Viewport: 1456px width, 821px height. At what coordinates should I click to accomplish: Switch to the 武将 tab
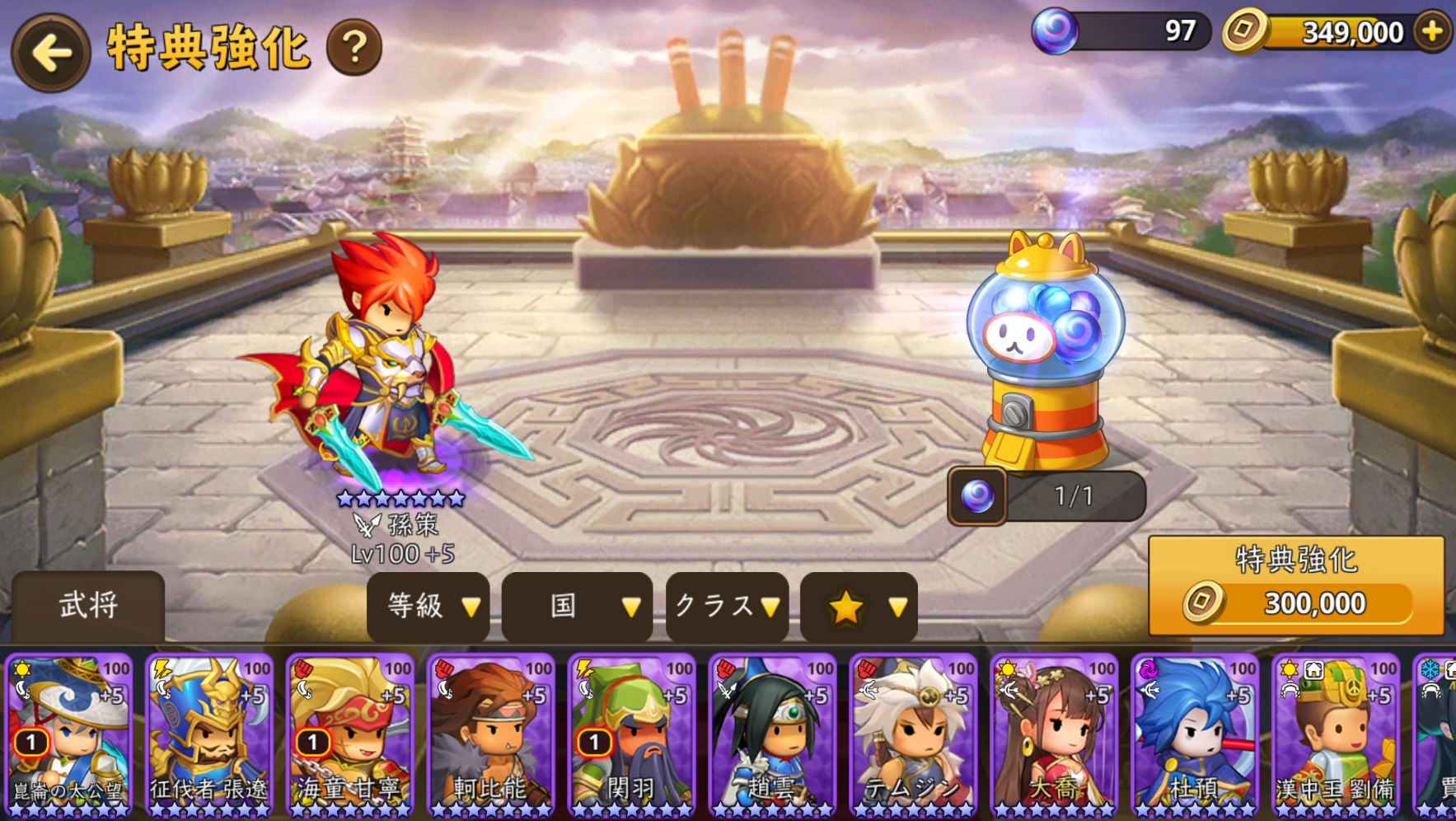88,606
